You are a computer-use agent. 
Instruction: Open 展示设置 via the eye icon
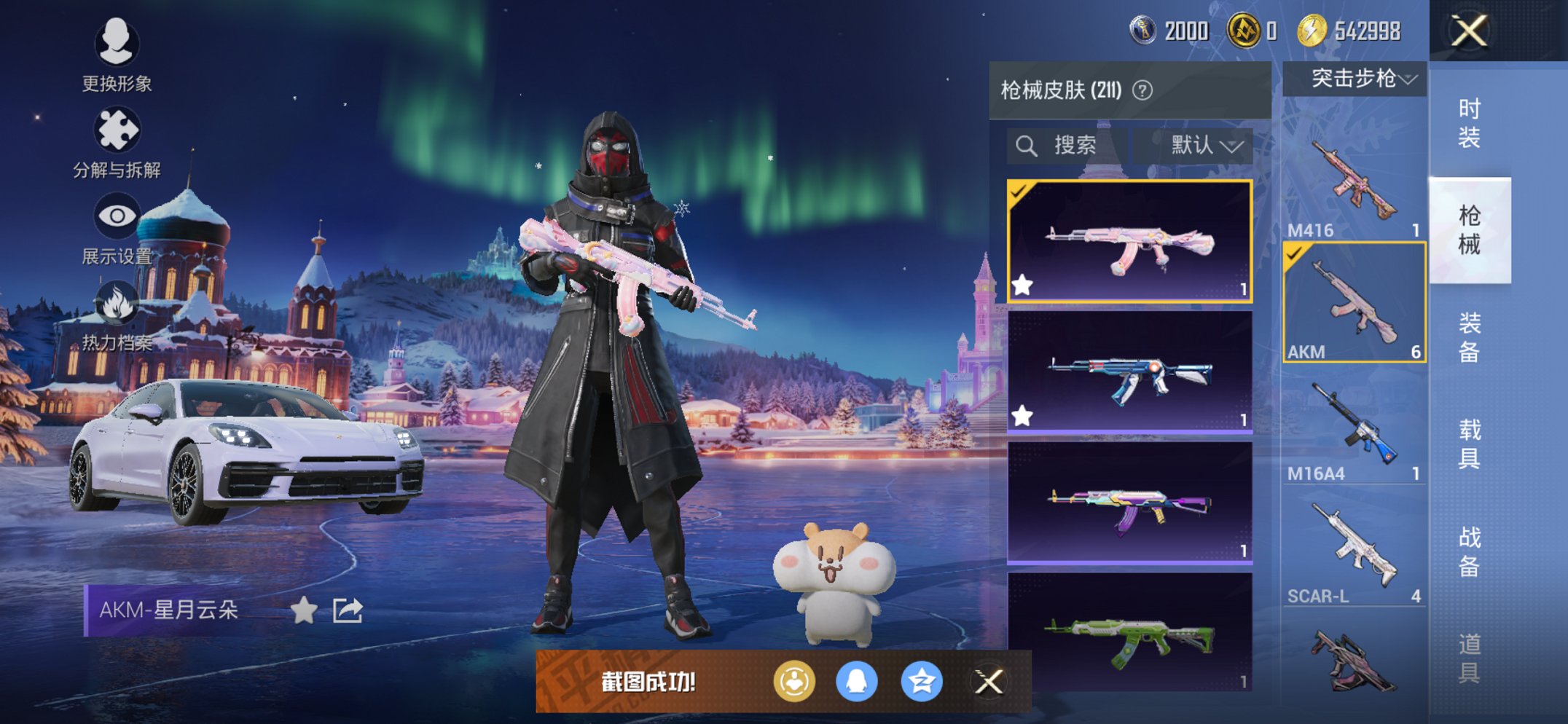pyautogui.click(x=117, y=215)
